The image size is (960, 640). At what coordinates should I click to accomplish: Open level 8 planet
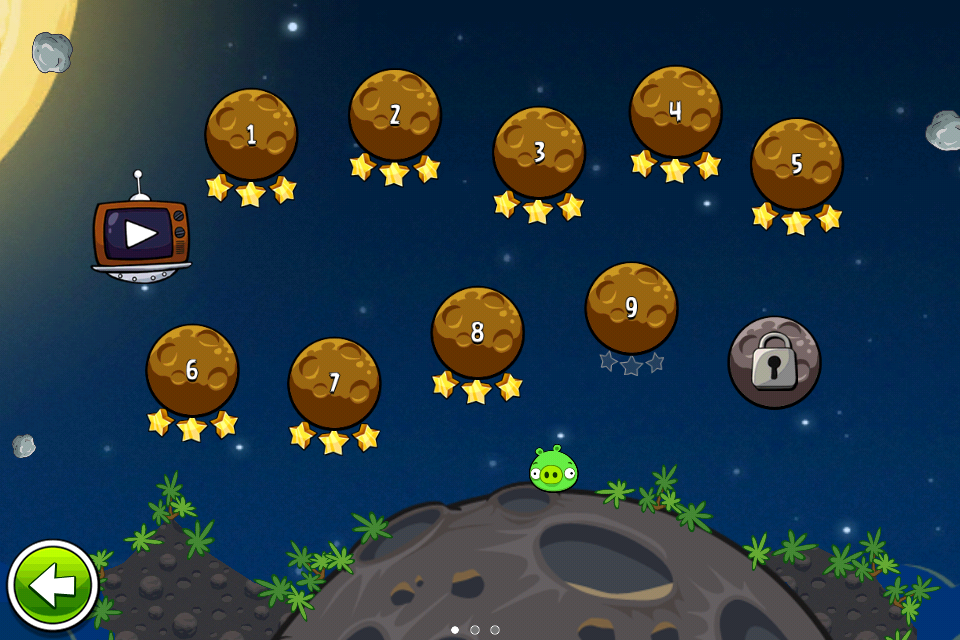tap(477, 332)
